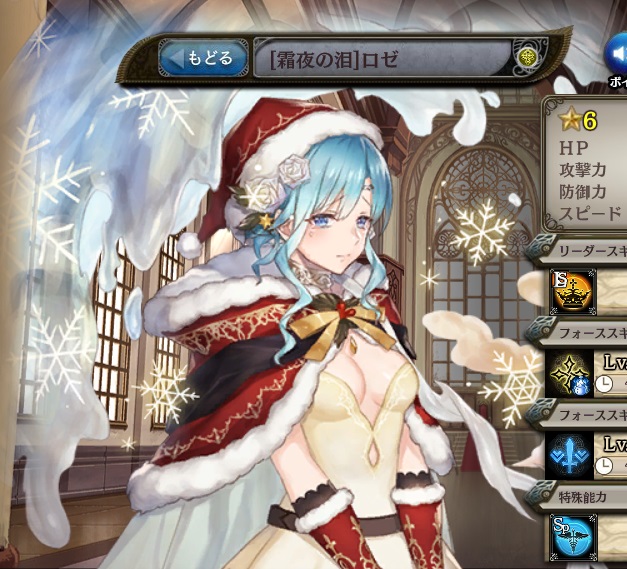
Task: Go back with the もどる button
Action: click(x=203, y=59)
